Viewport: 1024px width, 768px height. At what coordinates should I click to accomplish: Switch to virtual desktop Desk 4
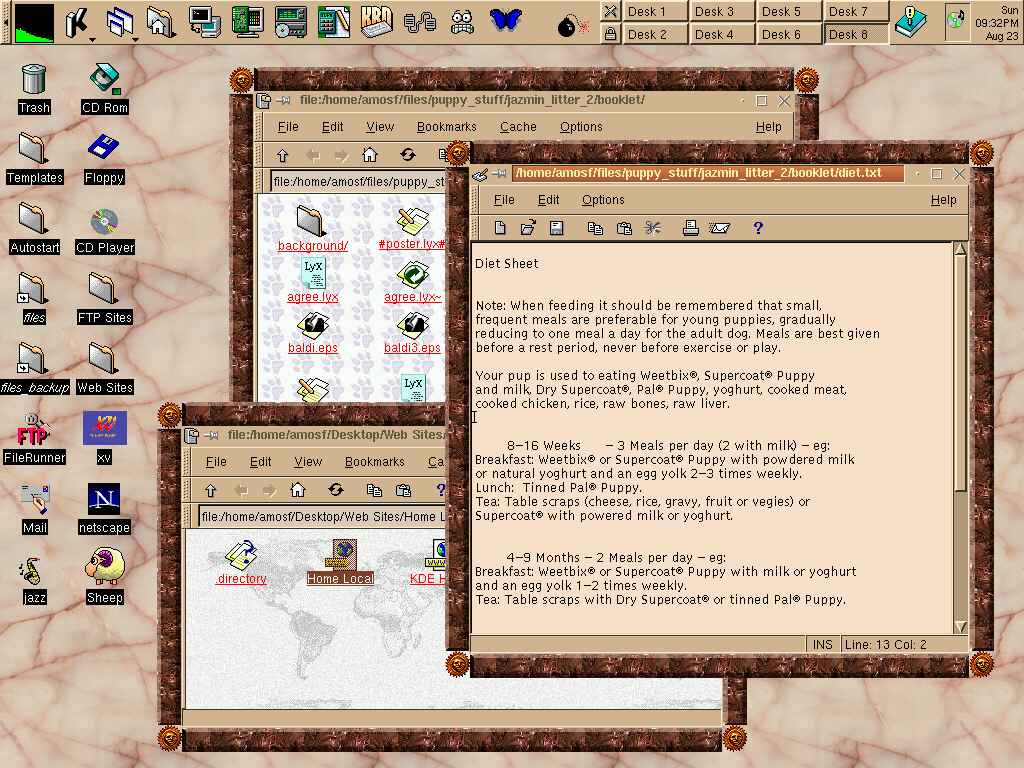point(714,34)
